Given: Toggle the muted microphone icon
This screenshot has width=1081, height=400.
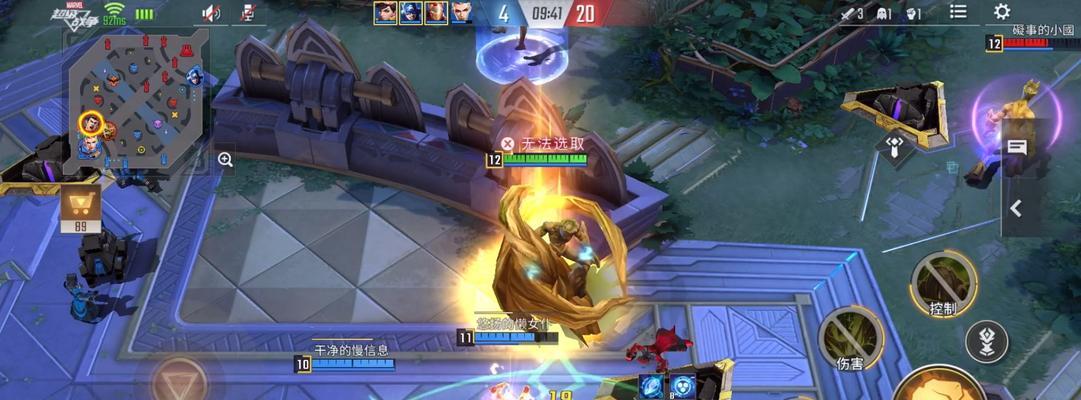Looking at the screenshot, I should click(x=248, y=13).
